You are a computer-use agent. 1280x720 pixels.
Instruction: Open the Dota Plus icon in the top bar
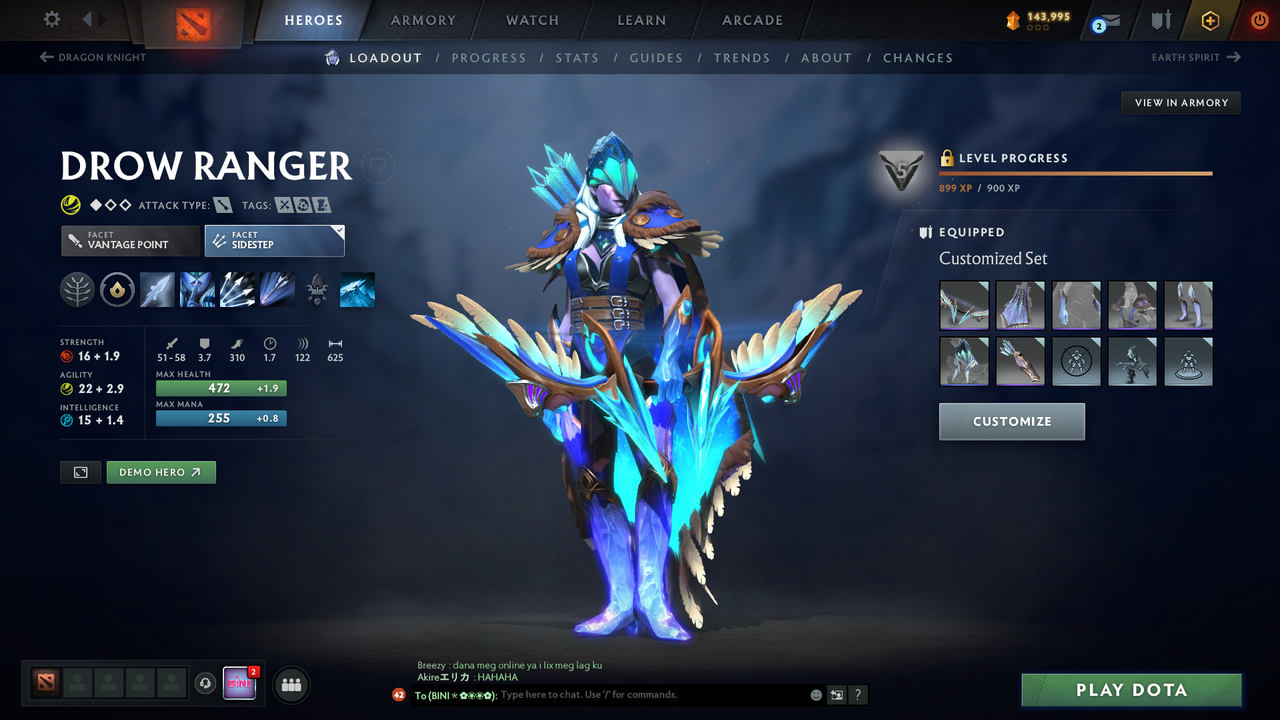coord(1210,20)
